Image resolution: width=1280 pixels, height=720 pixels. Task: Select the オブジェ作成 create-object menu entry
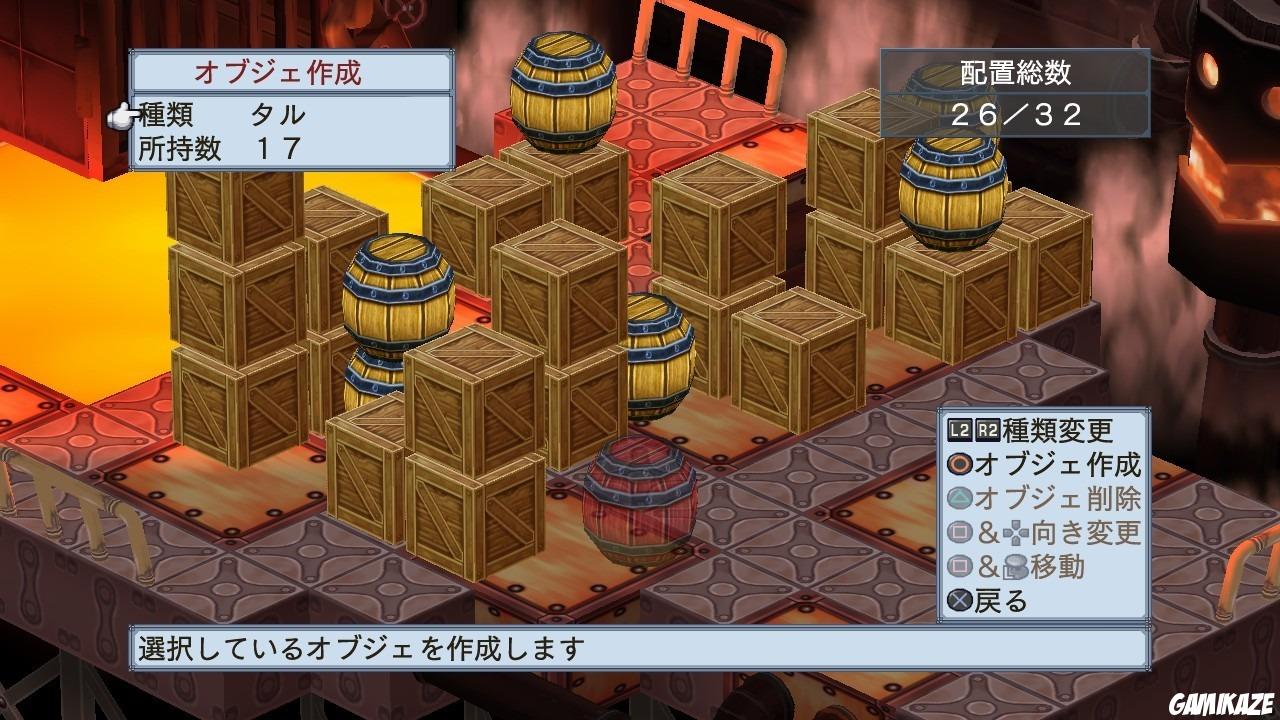click(1060, 463)
